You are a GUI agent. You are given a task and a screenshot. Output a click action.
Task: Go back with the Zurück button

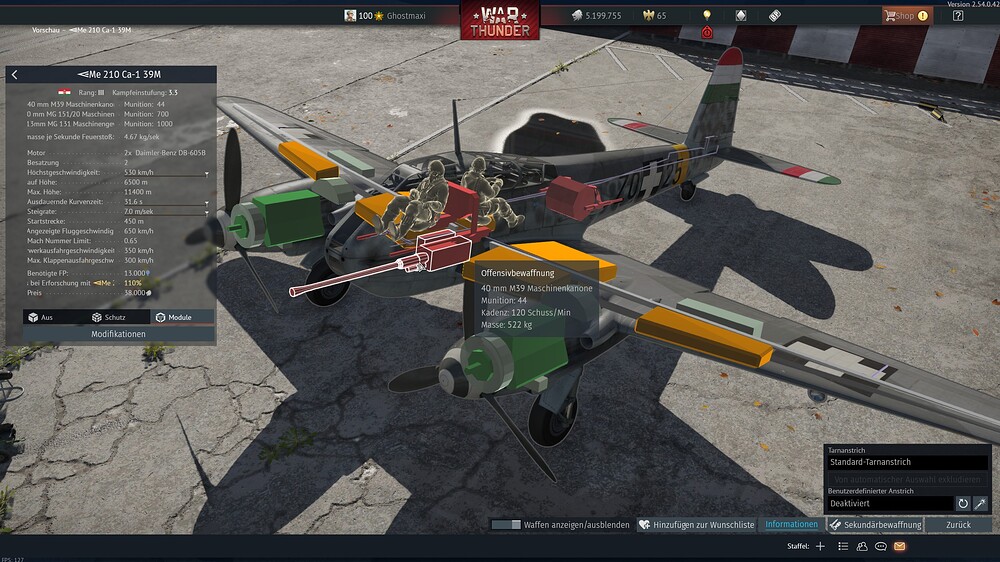958,524
